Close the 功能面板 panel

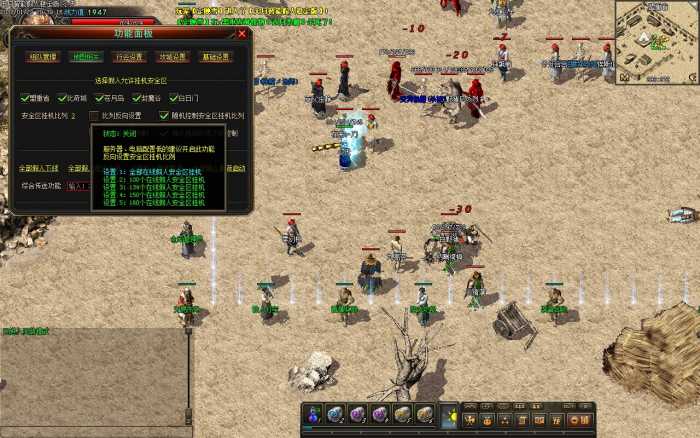(x=242, y=33)
